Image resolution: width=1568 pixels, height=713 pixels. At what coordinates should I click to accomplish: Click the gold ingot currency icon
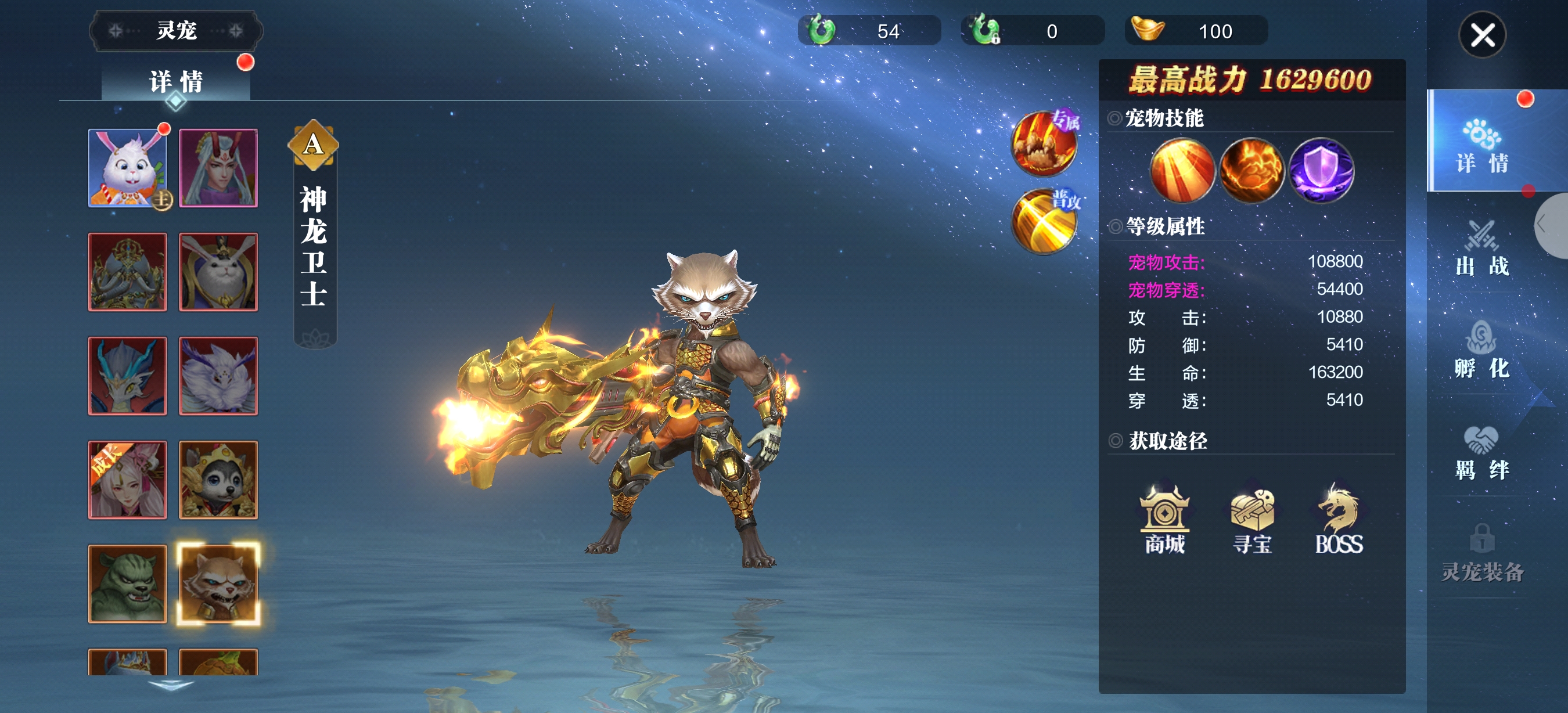point(1148,30)
